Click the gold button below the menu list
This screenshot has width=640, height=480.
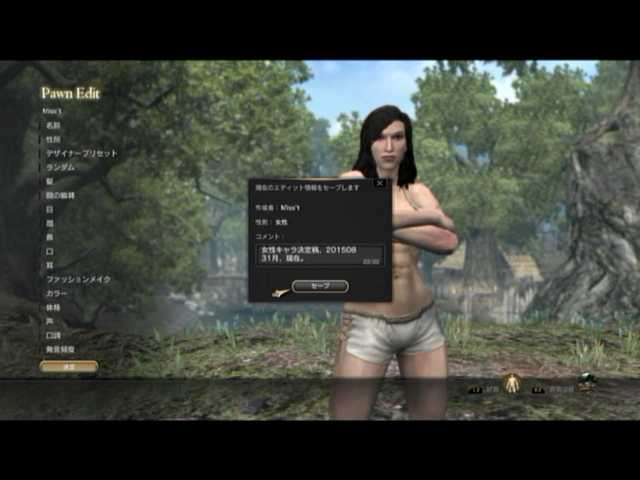pyautogui.click(x=69, y=367)
